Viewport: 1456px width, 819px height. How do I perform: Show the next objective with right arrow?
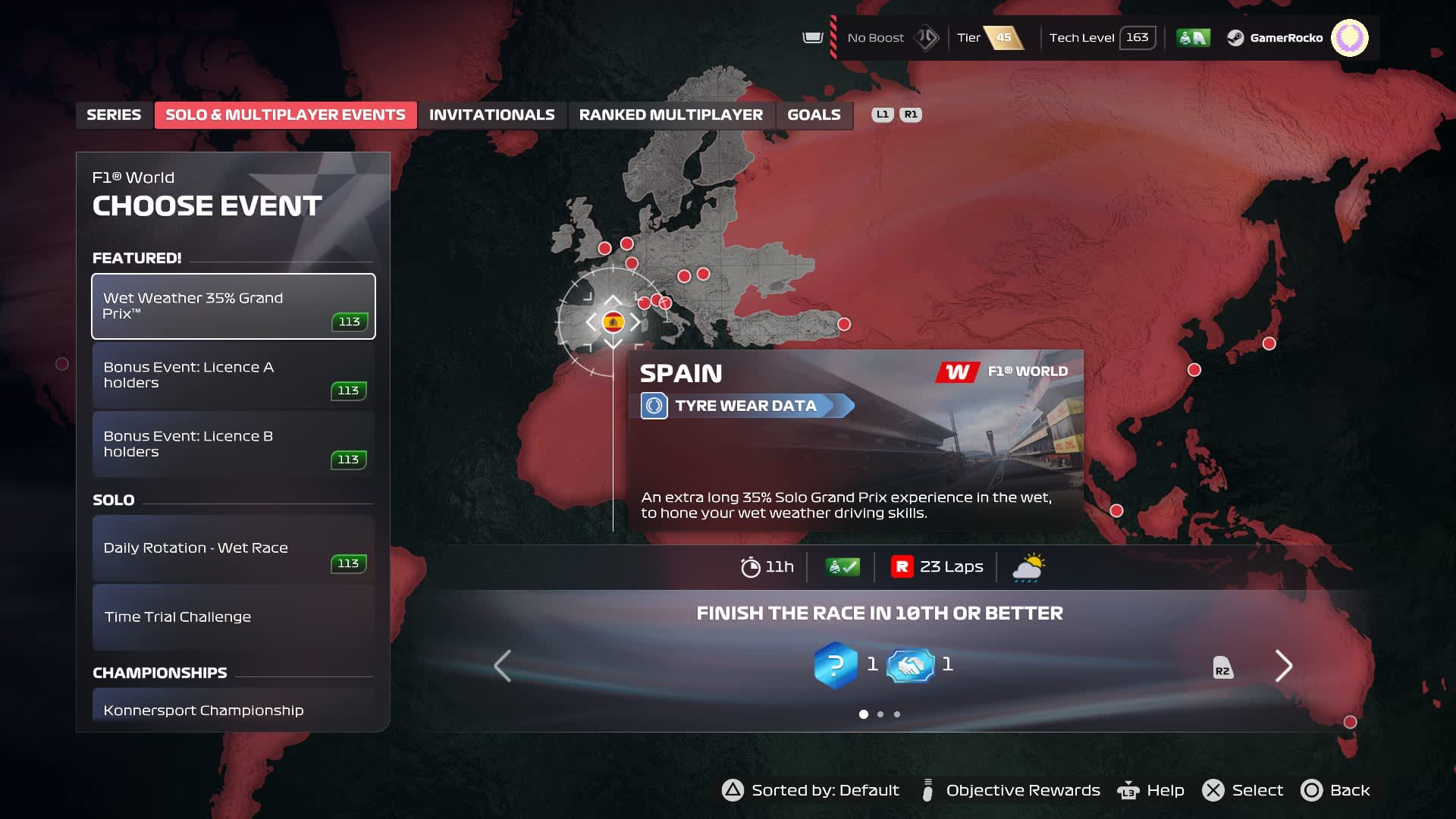tap(1283, 666)
